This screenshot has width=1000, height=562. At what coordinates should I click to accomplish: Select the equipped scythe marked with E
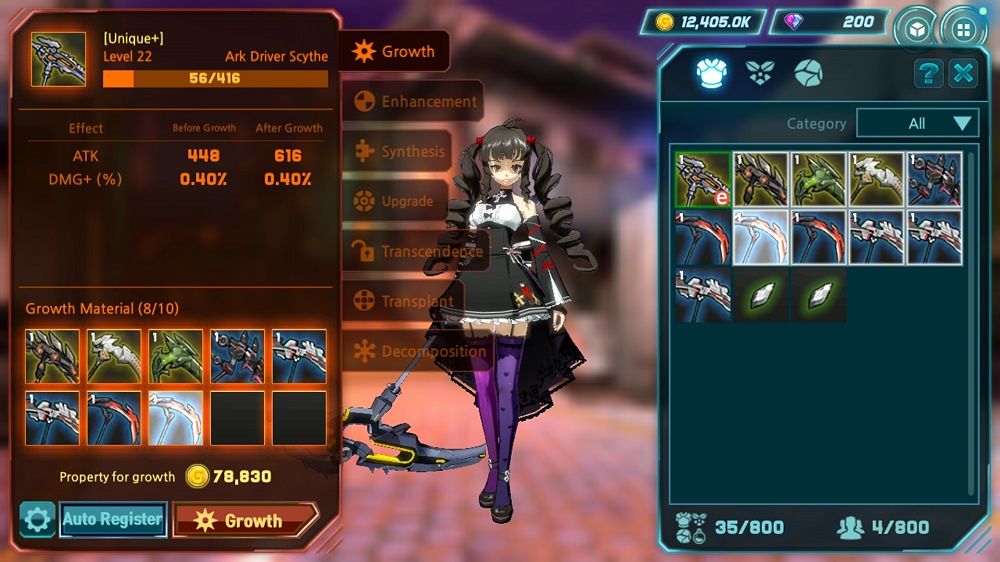tap(702, 180)
